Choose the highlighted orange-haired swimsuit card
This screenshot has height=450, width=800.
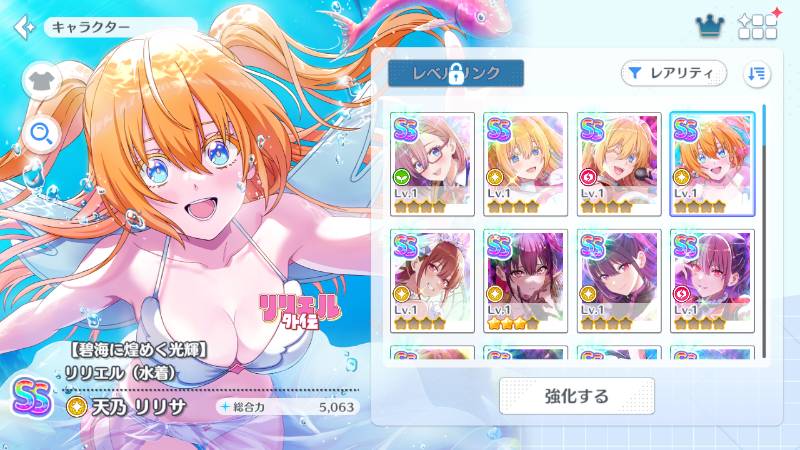712,158
